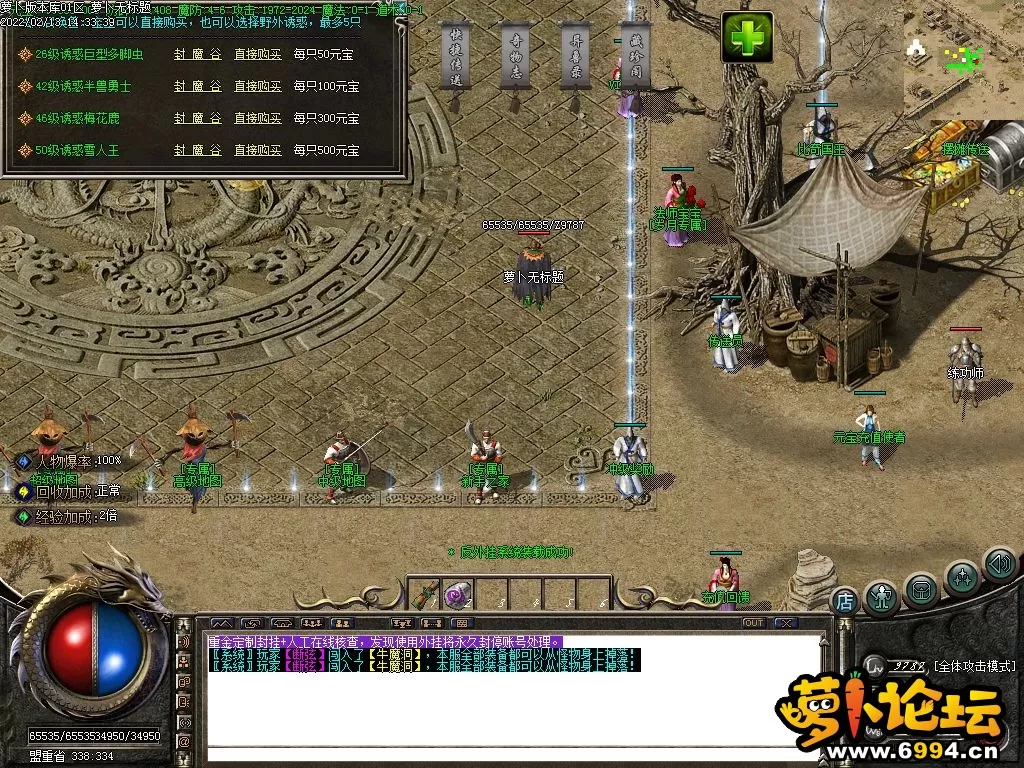Image resolution: width=1024 pixels, height=768 pixels.
Task: Open the bag round button
Action: coord(920,589)
